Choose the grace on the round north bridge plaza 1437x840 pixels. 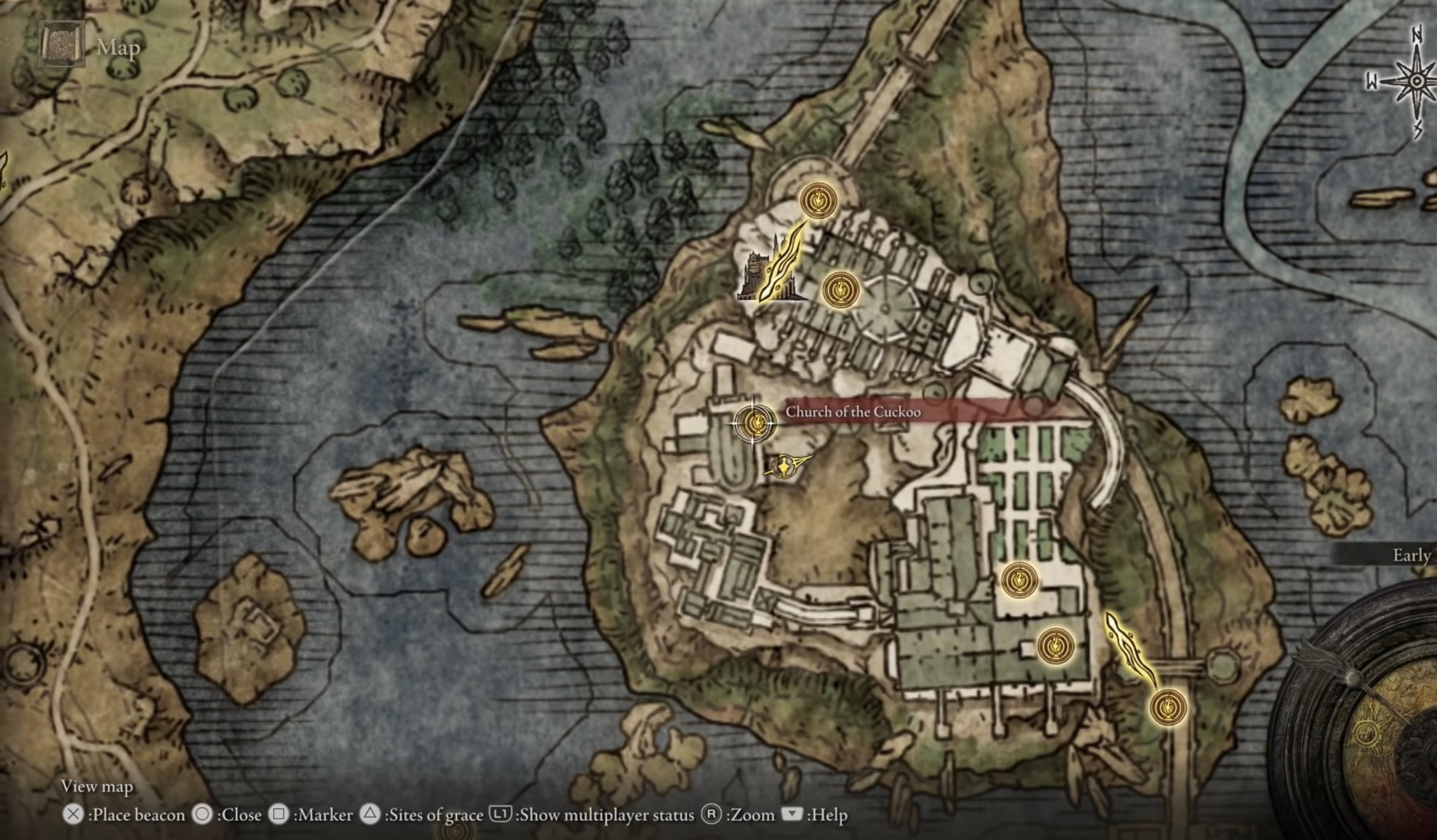[x=818, y=201]
